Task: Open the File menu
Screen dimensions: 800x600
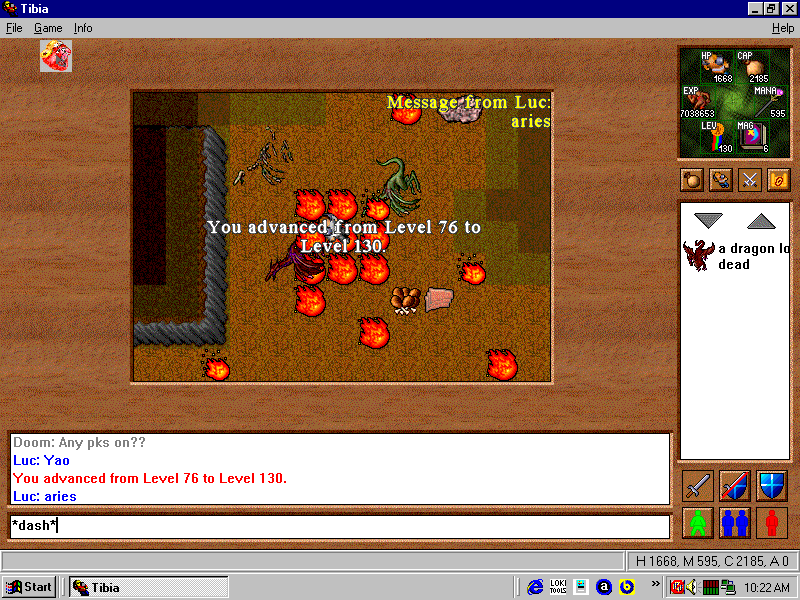Action: coord(14,28)
